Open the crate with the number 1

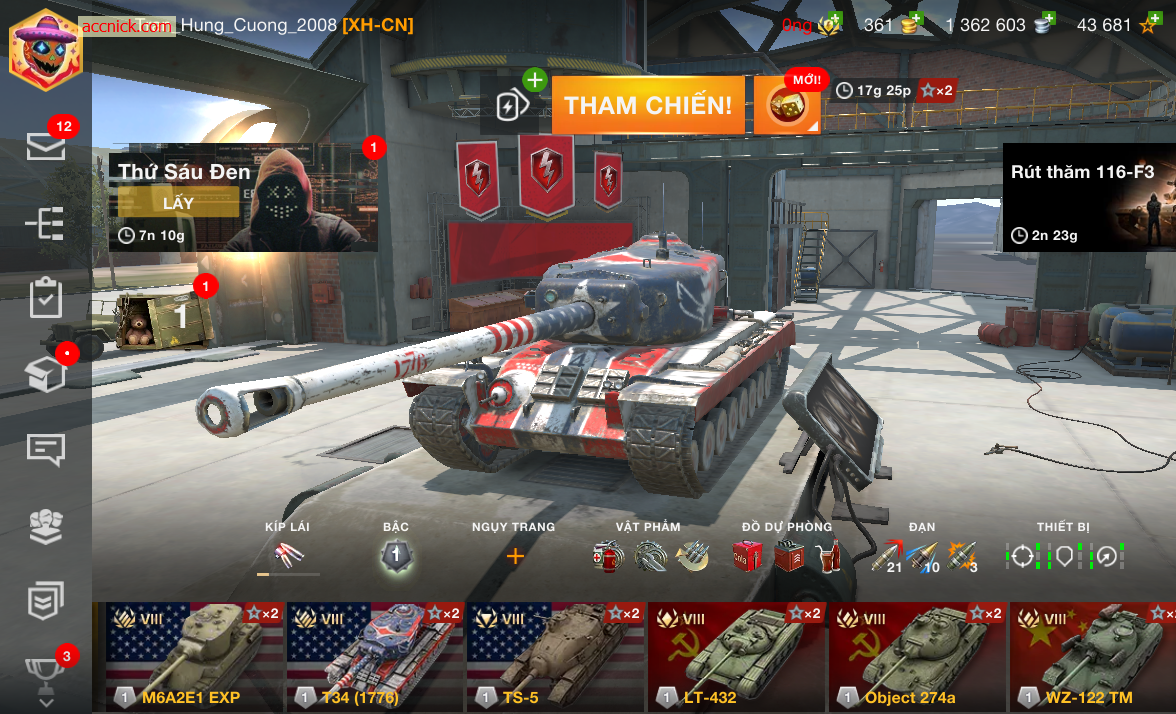166,318
